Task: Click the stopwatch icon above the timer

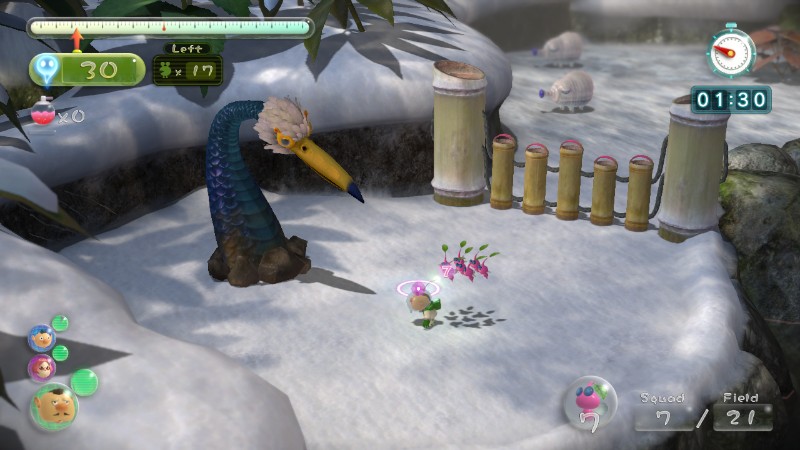Action: (731, 53)
